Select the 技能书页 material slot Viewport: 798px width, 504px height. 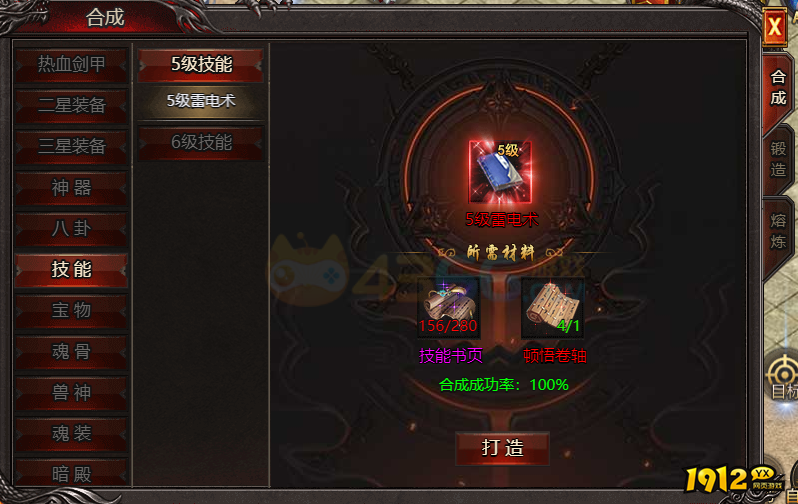click(x=448, y=307)
